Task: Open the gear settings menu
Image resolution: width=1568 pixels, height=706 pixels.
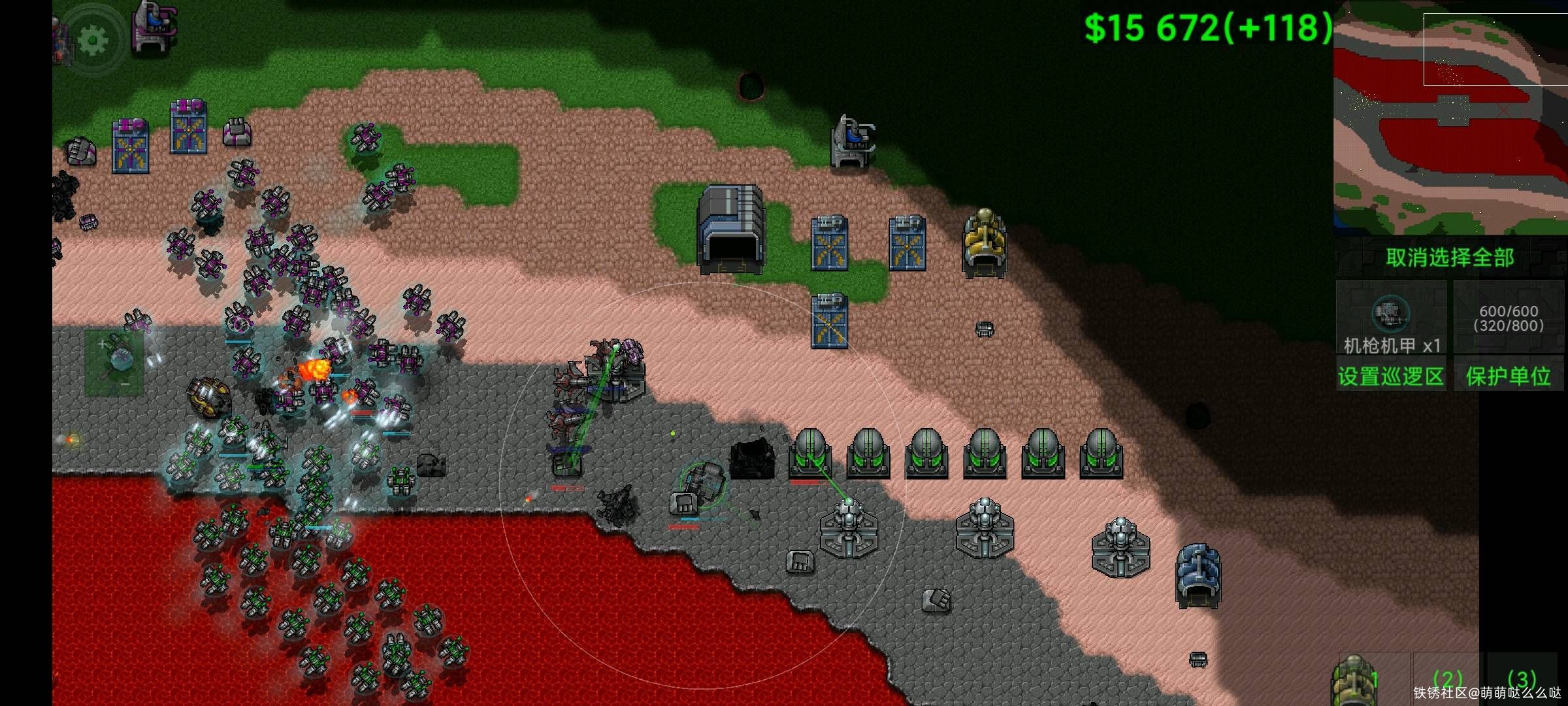Action: point(92,41)
